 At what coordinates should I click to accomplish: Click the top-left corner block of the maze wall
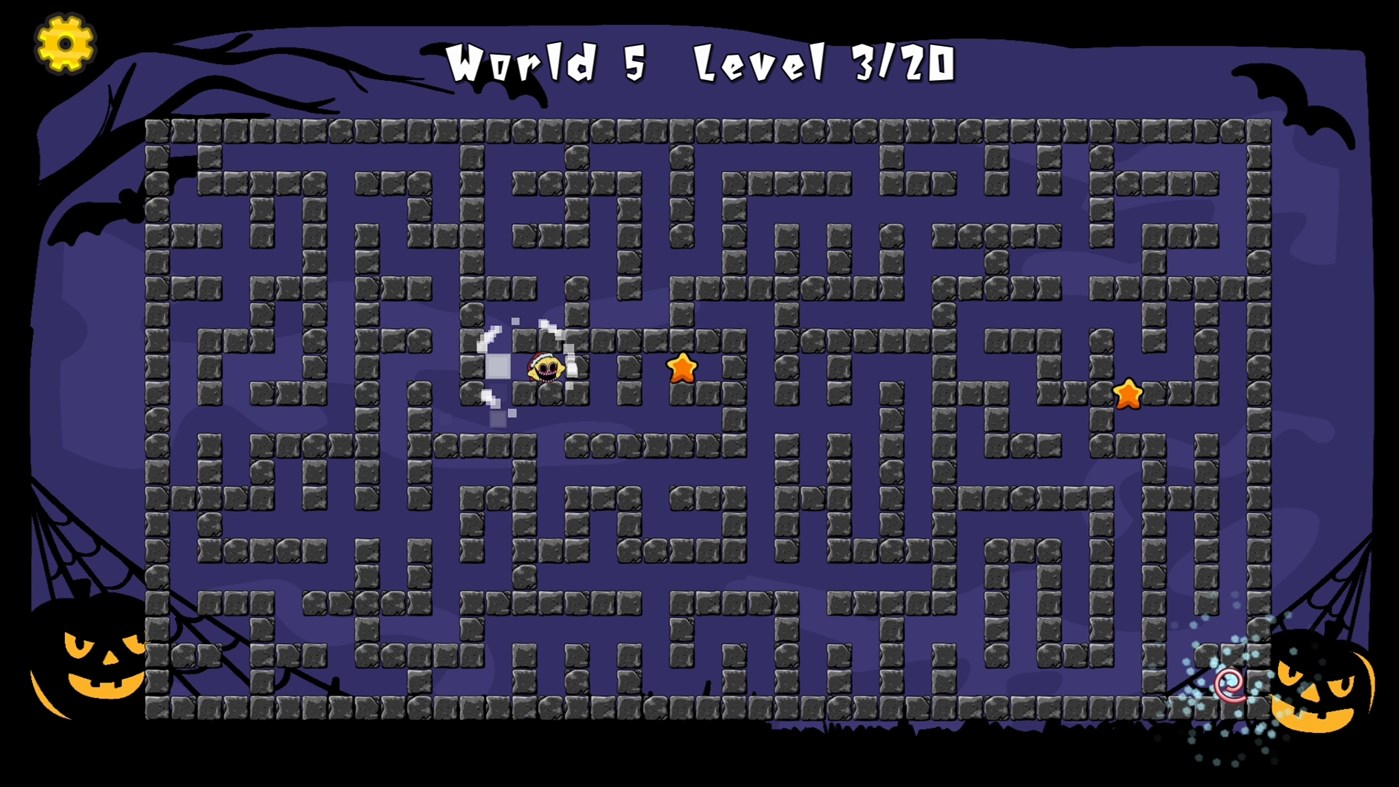click(x=158, y=128)
